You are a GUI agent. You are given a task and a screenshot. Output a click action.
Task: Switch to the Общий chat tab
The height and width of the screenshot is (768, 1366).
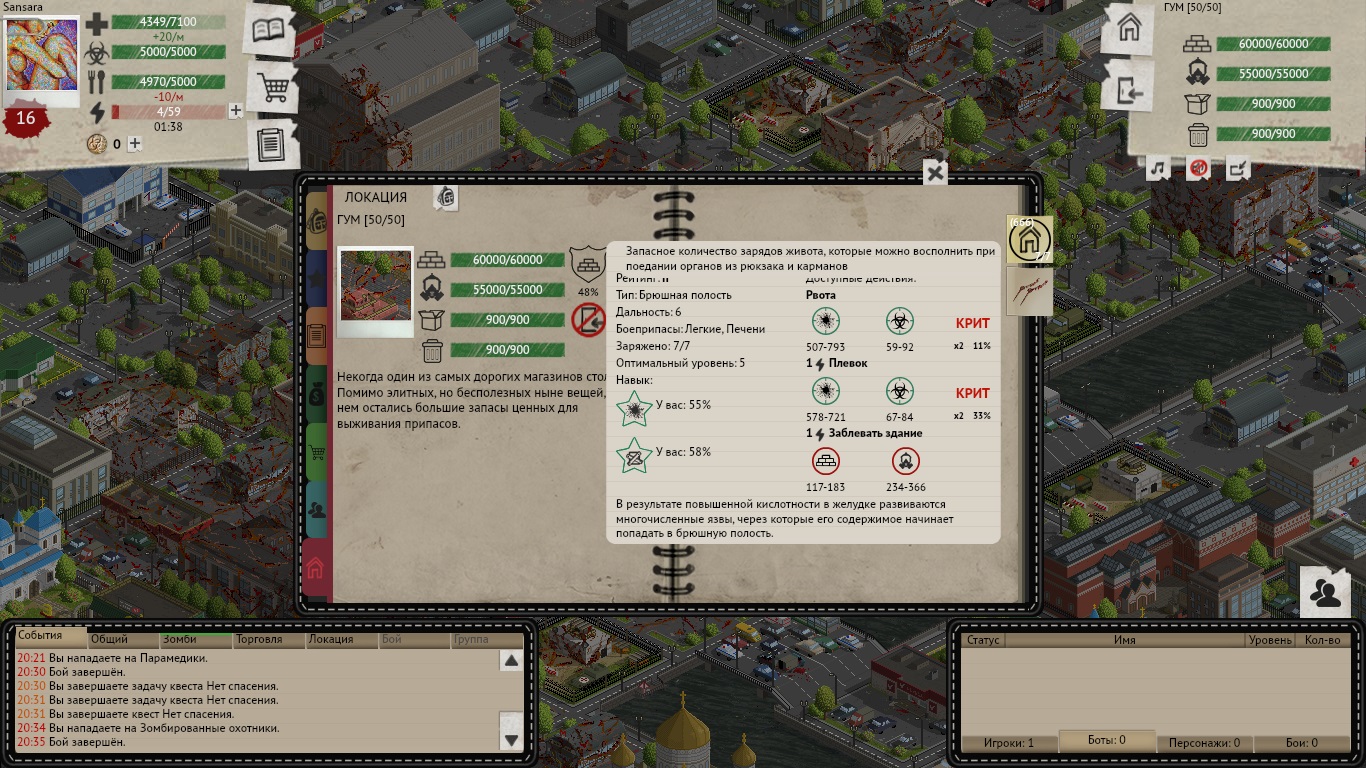click(109, 639)
